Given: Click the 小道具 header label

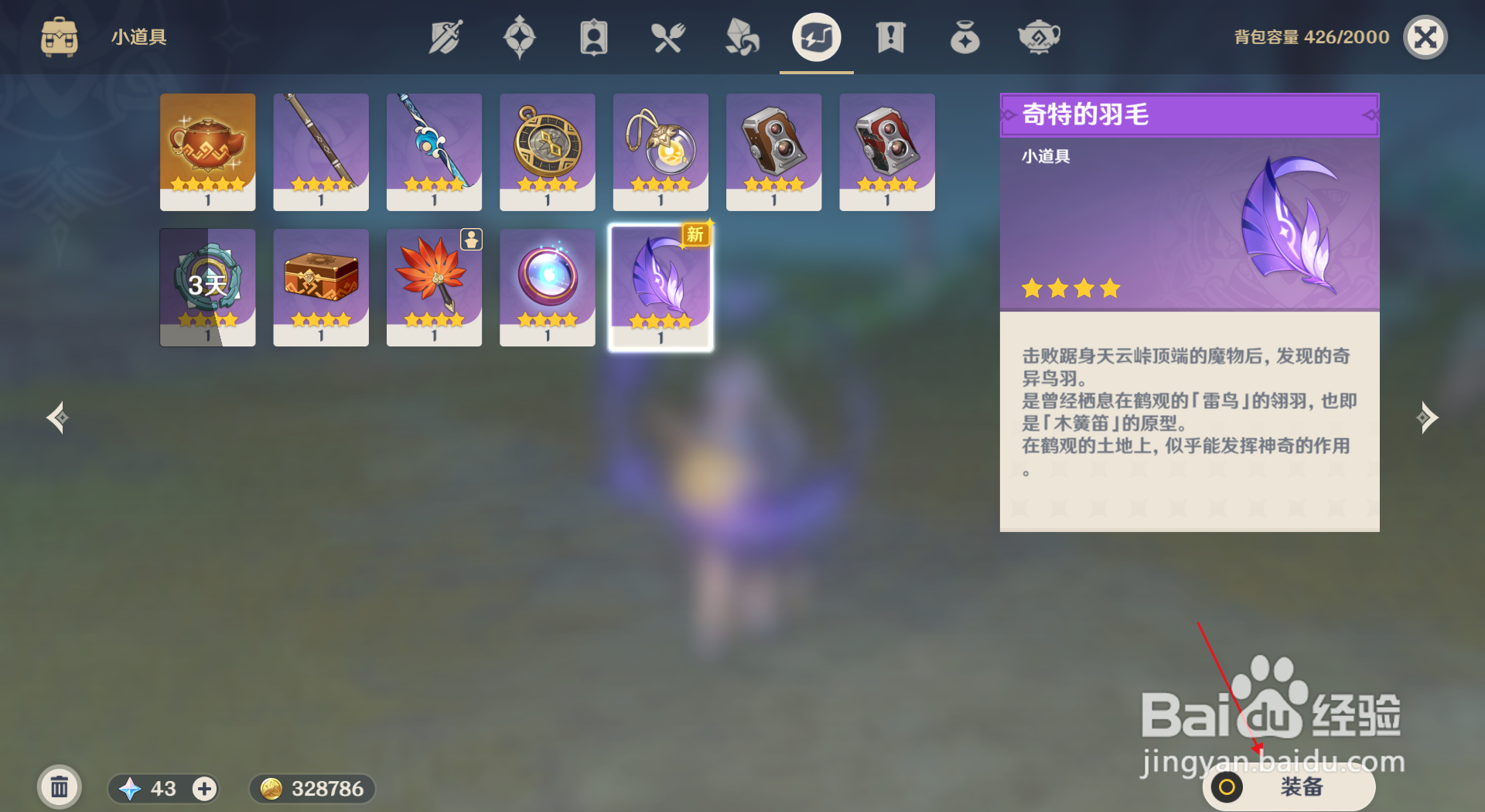Looking at the screenshot, I should [x=138, y=36].
